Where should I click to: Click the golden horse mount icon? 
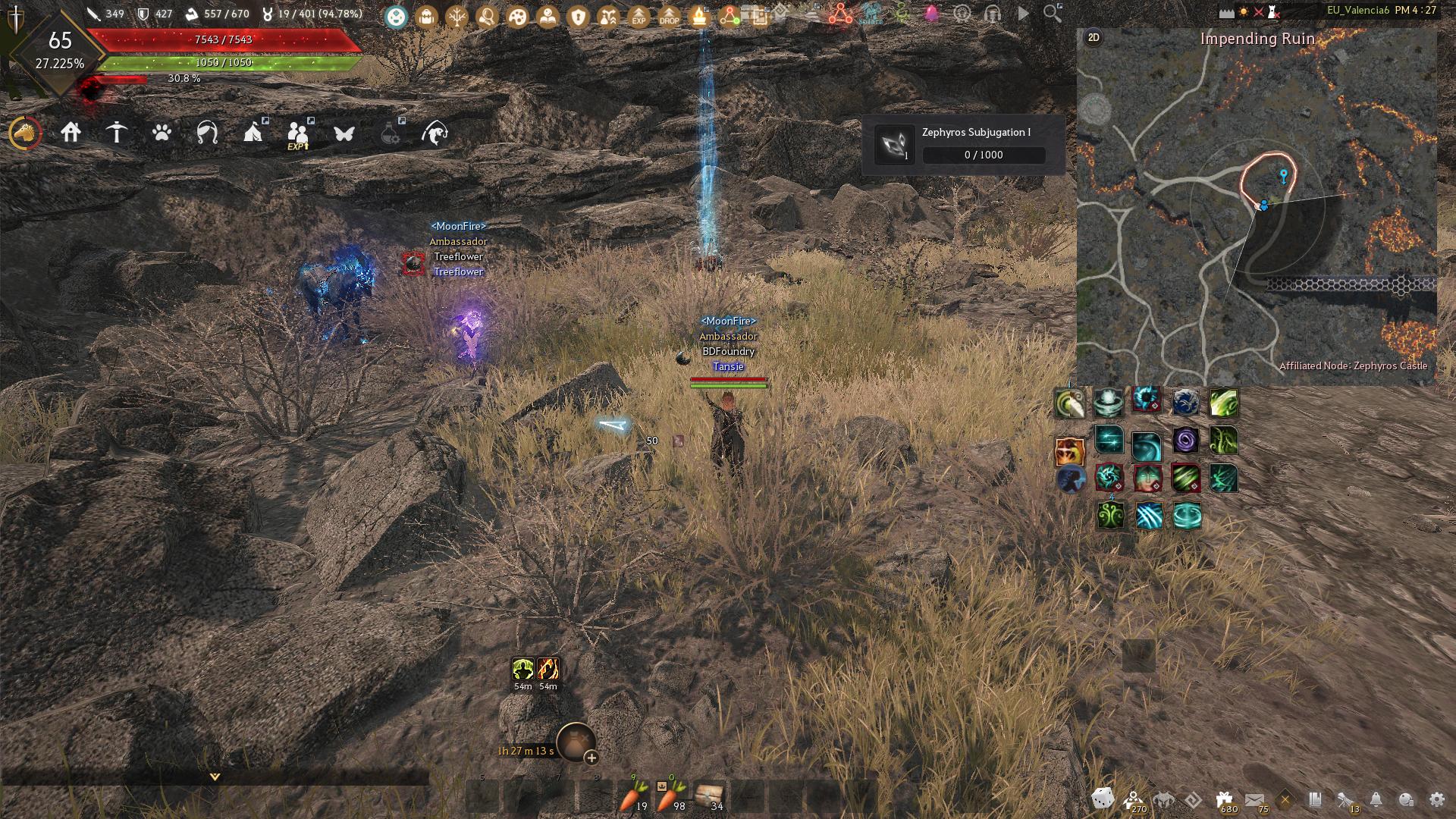coord(25,133)
